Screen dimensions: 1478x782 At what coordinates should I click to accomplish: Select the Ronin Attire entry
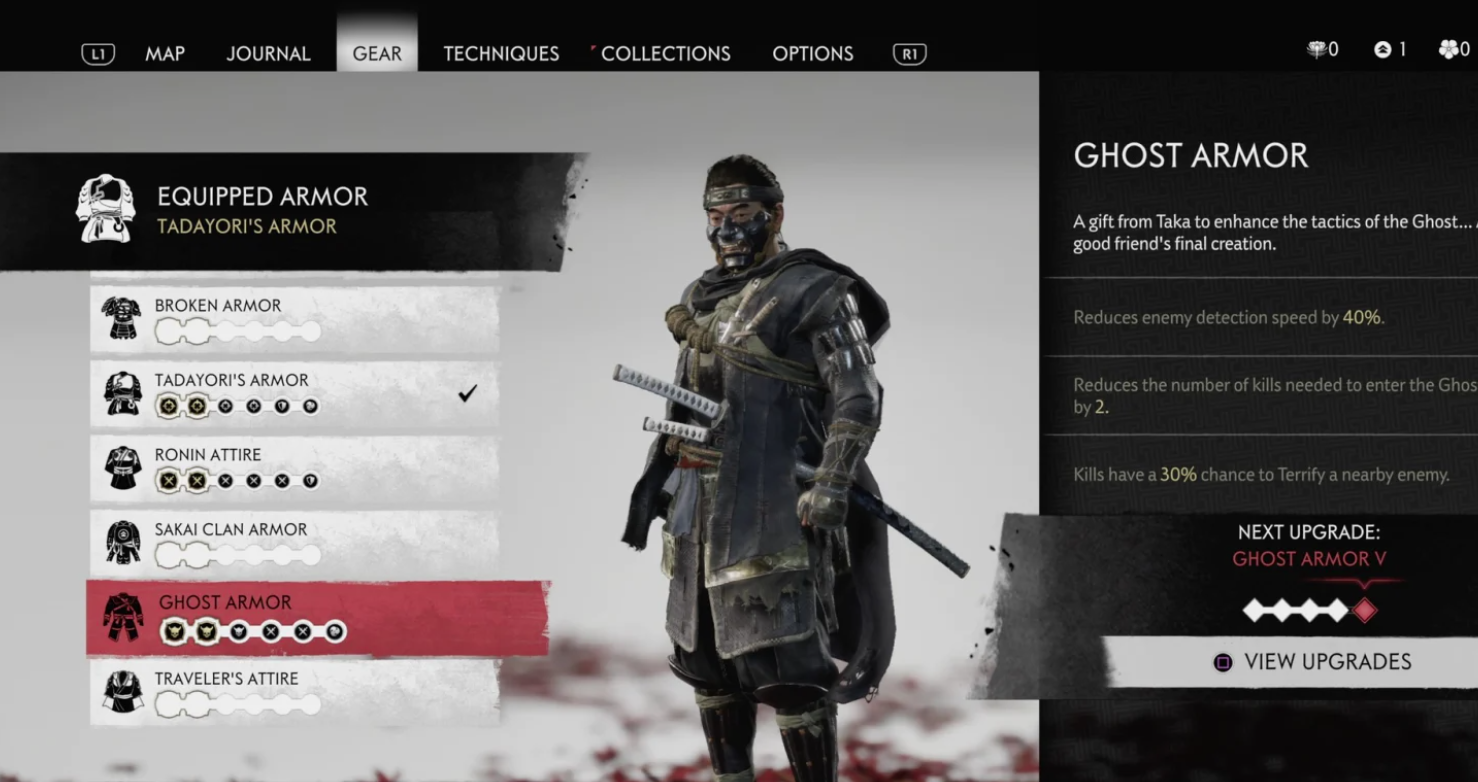tap(295, 468)
